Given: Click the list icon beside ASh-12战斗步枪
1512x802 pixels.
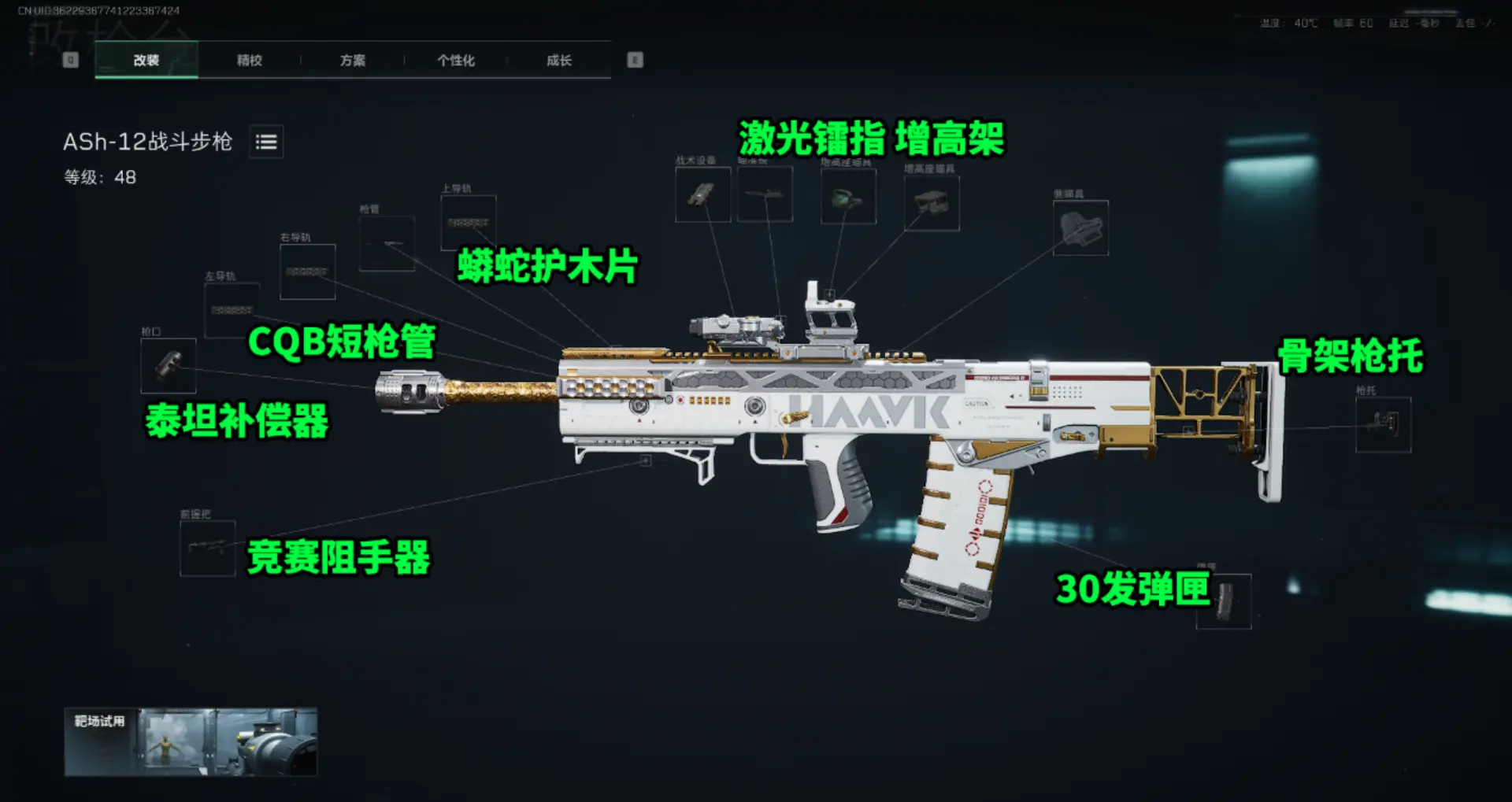Looking at the screenshot, I should (265, 142).
